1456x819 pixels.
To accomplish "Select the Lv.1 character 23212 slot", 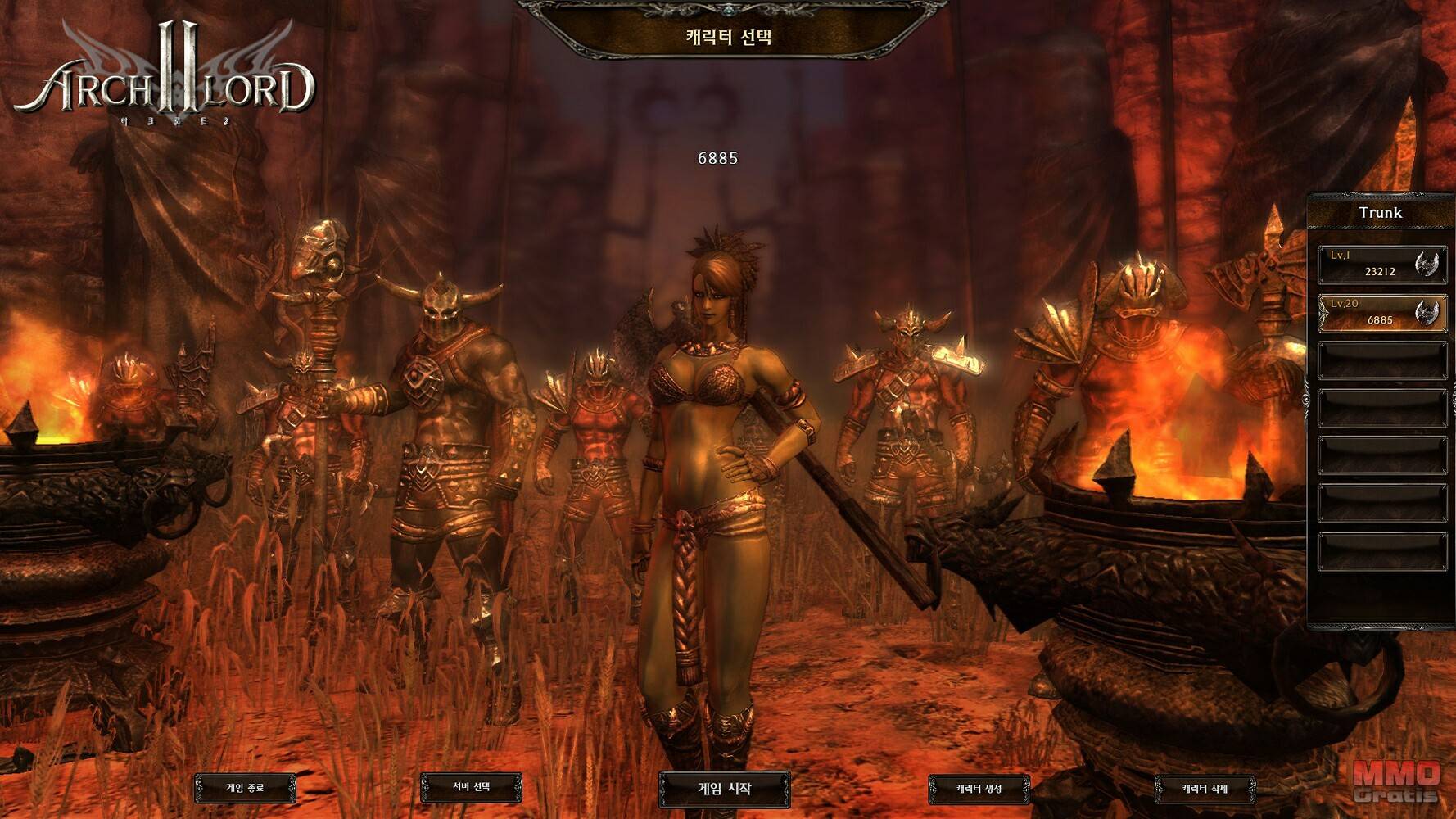I will 1381,265.
